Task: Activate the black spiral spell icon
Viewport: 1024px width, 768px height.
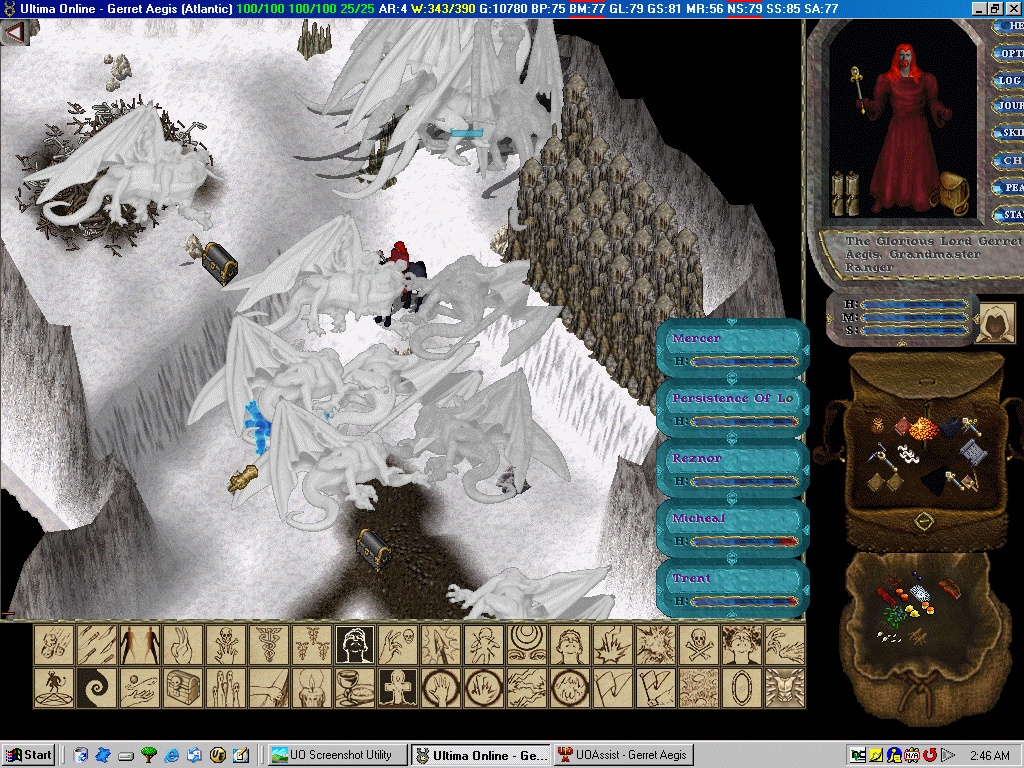Action: (98, 687)
